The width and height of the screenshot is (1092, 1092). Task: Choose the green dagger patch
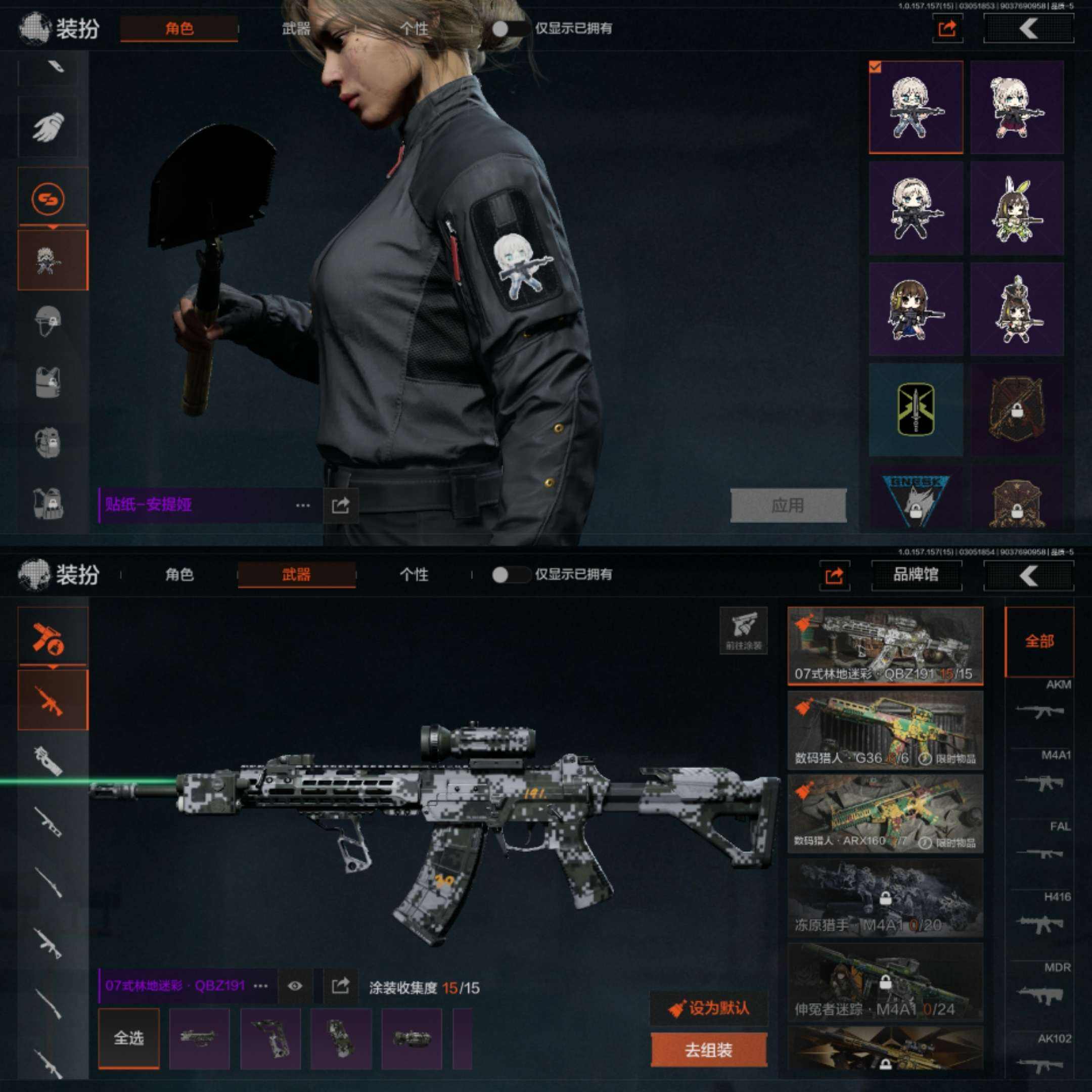click(x=916, y=410)
